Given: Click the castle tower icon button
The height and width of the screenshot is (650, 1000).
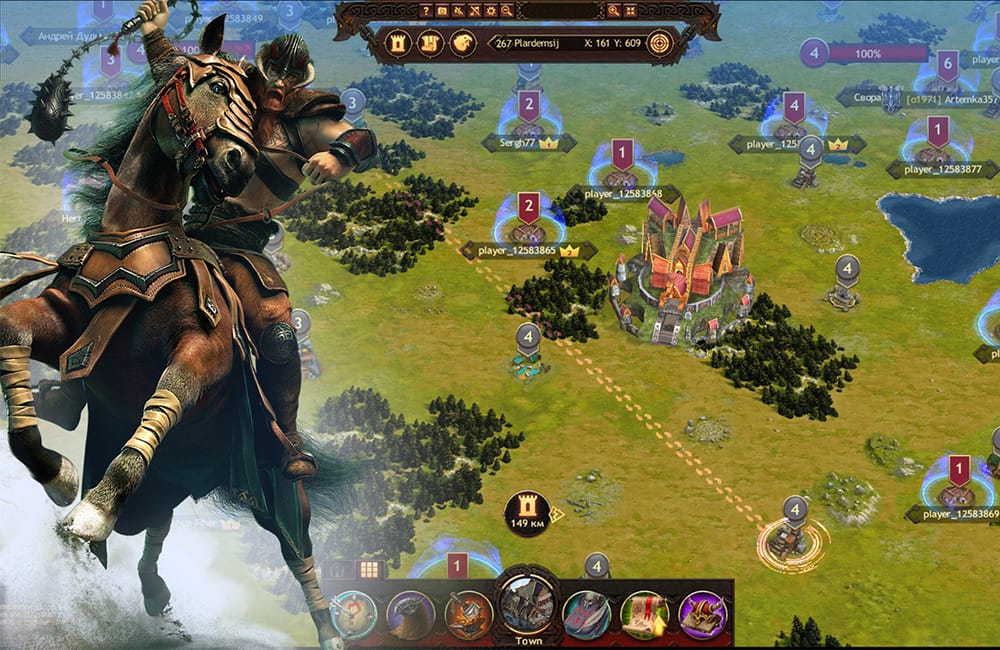Looking at the screenshot, I should tap(400, 43).
